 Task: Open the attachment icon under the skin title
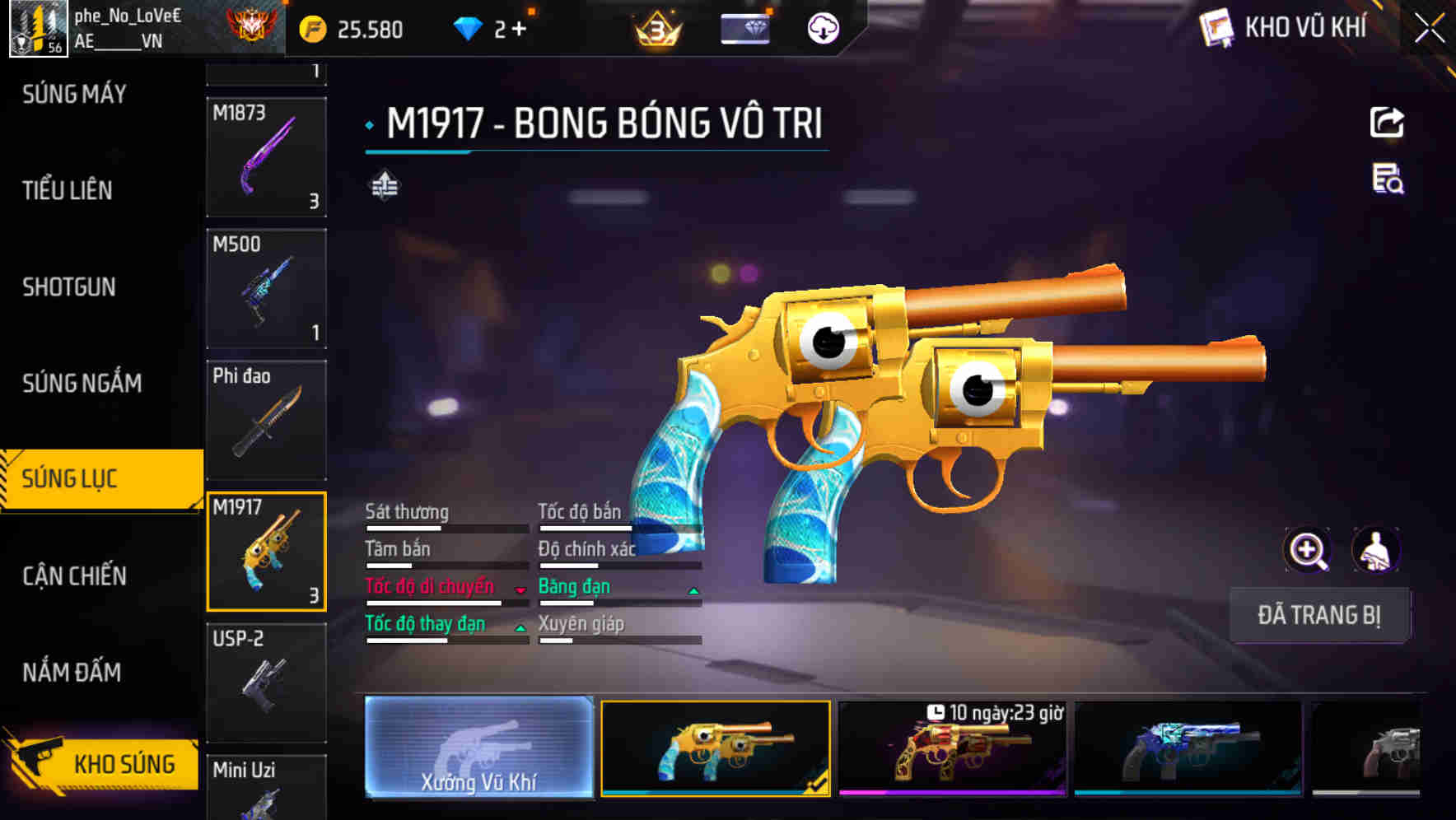pyautogui.click(x=384, y=187)
